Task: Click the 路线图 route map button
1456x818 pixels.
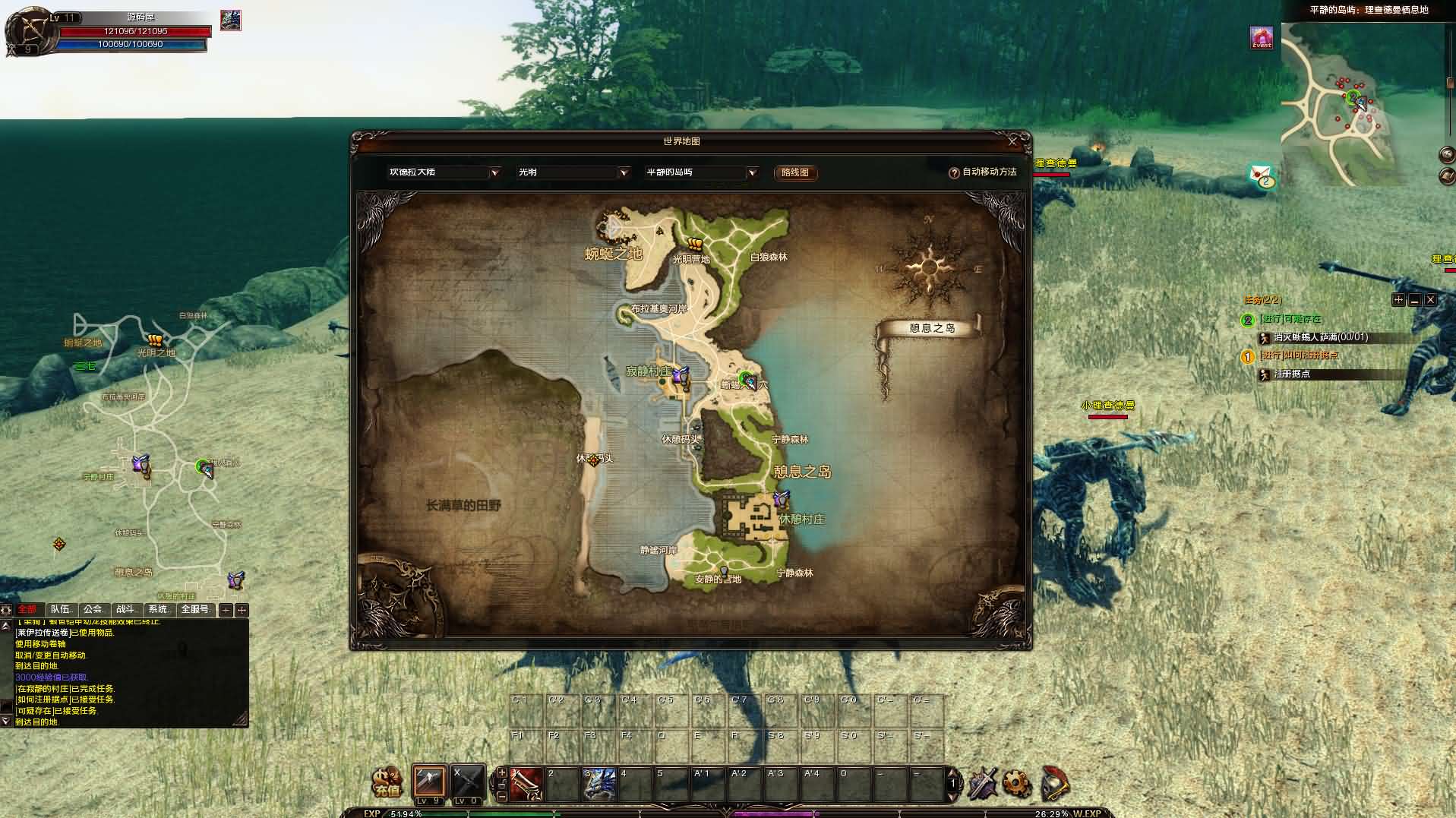Action: tap(794, 173)
